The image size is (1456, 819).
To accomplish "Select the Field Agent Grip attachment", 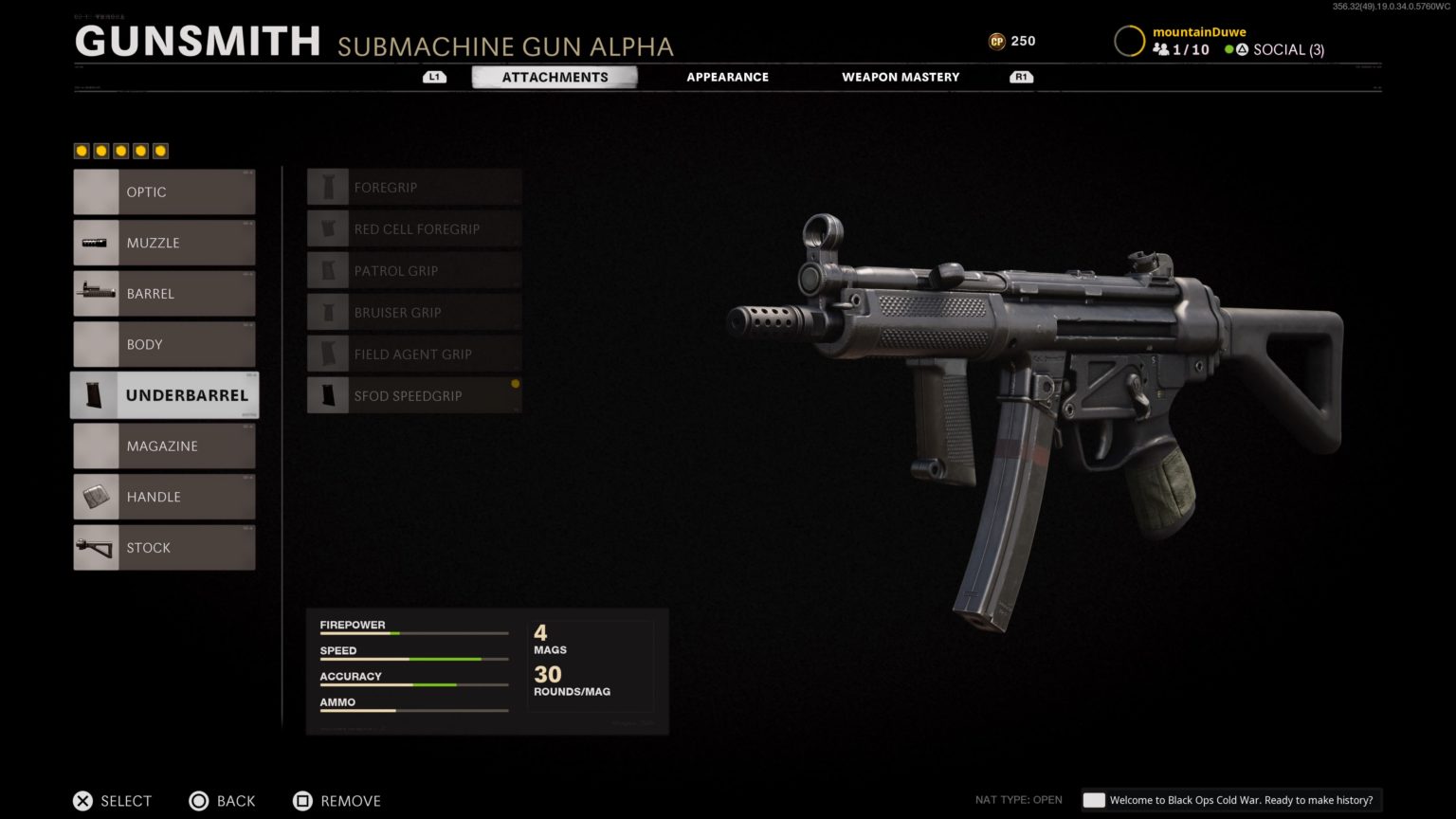I will [414, 354].
